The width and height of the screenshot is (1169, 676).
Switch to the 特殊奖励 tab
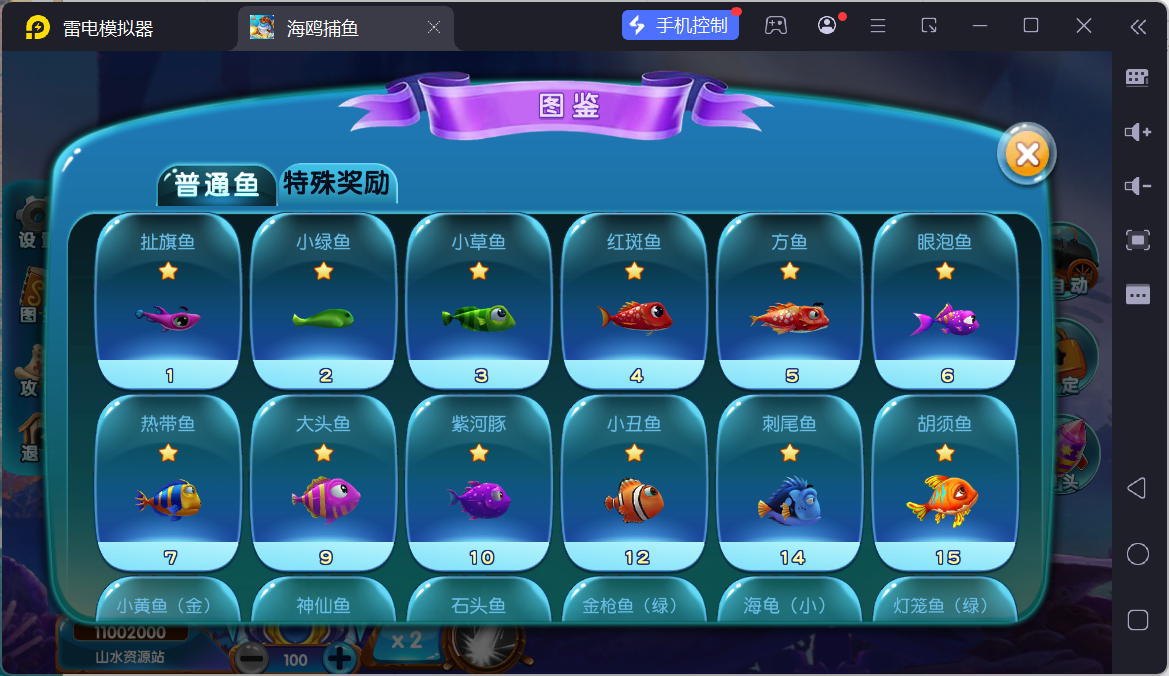[x=337, y=183]
